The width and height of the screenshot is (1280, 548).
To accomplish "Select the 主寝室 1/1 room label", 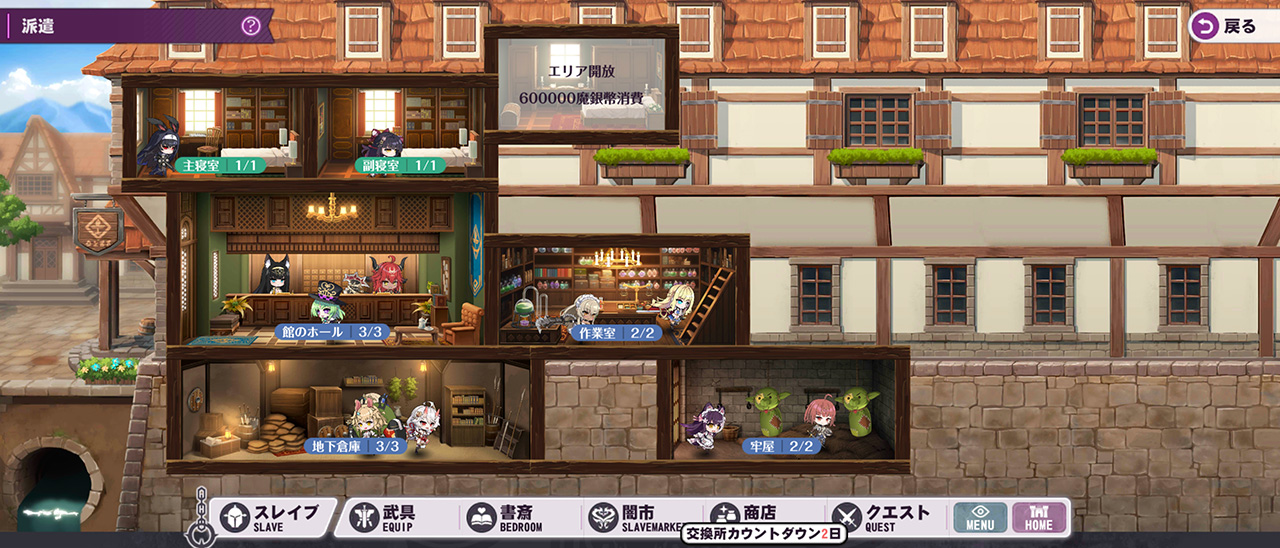I will (x=221, y=165).
